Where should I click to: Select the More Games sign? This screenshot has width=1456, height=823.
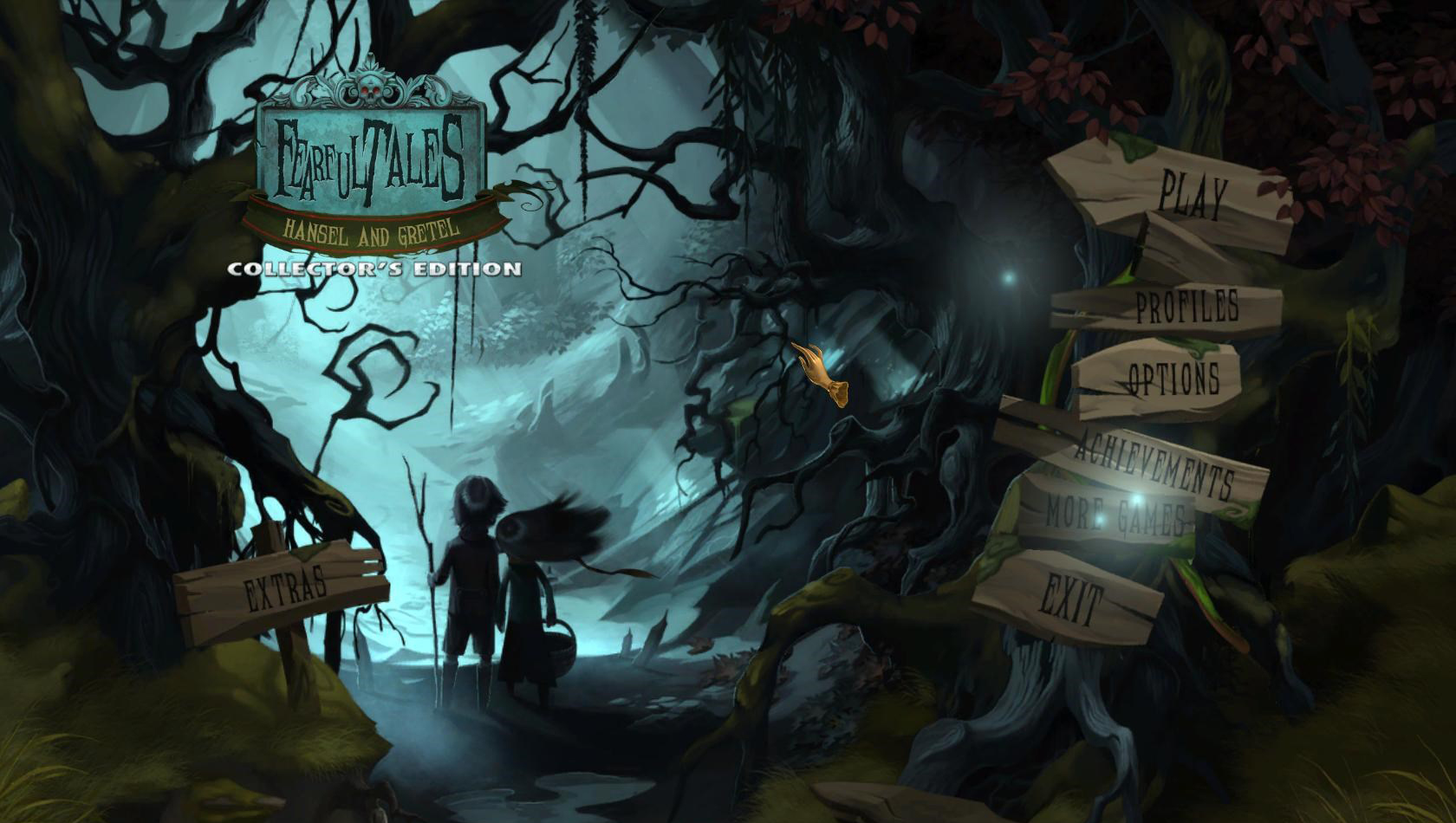(x=1113, y=515)
